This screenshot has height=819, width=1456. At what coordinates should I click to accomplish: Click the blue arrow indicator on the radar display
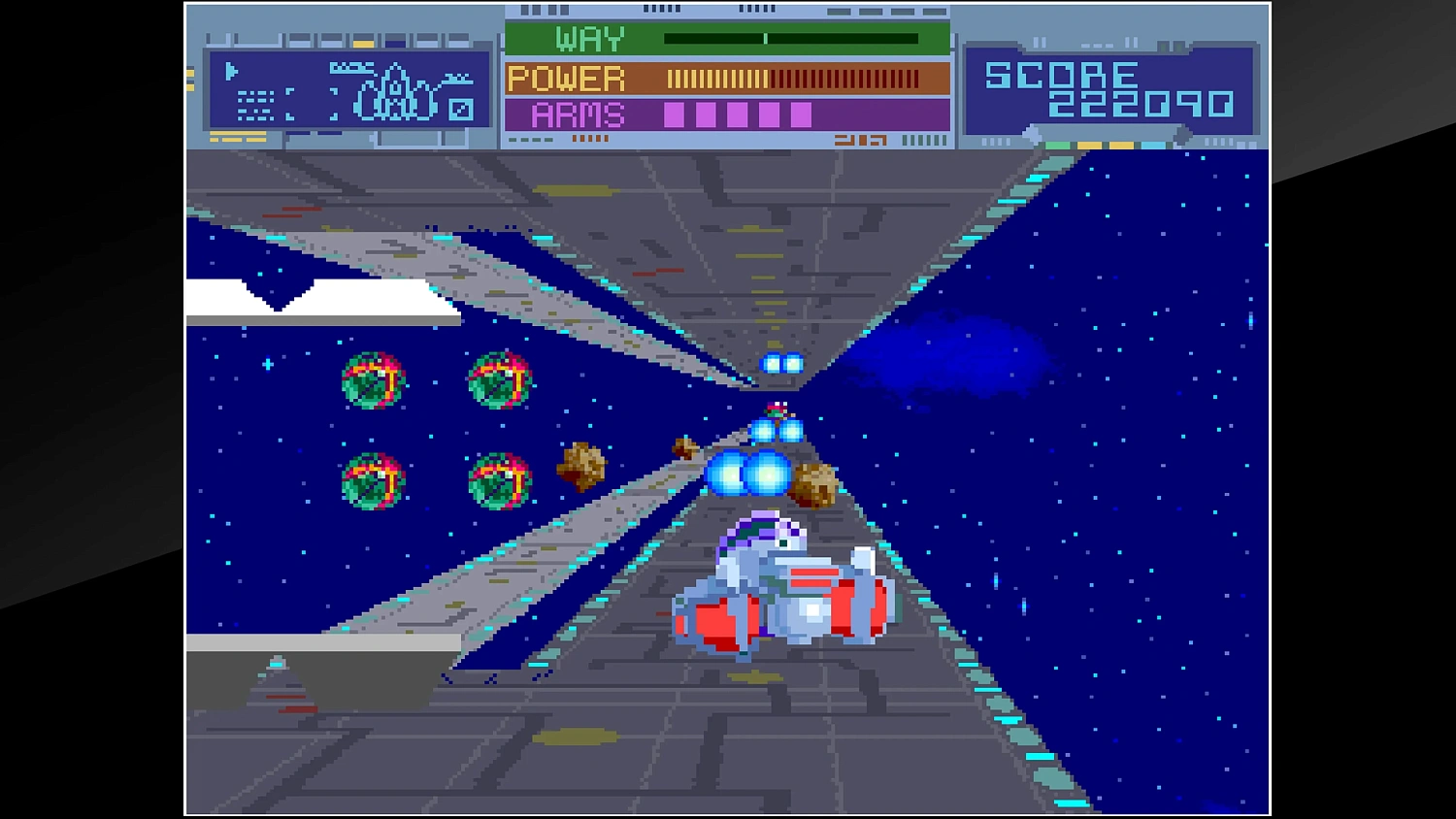coord(230,71)
